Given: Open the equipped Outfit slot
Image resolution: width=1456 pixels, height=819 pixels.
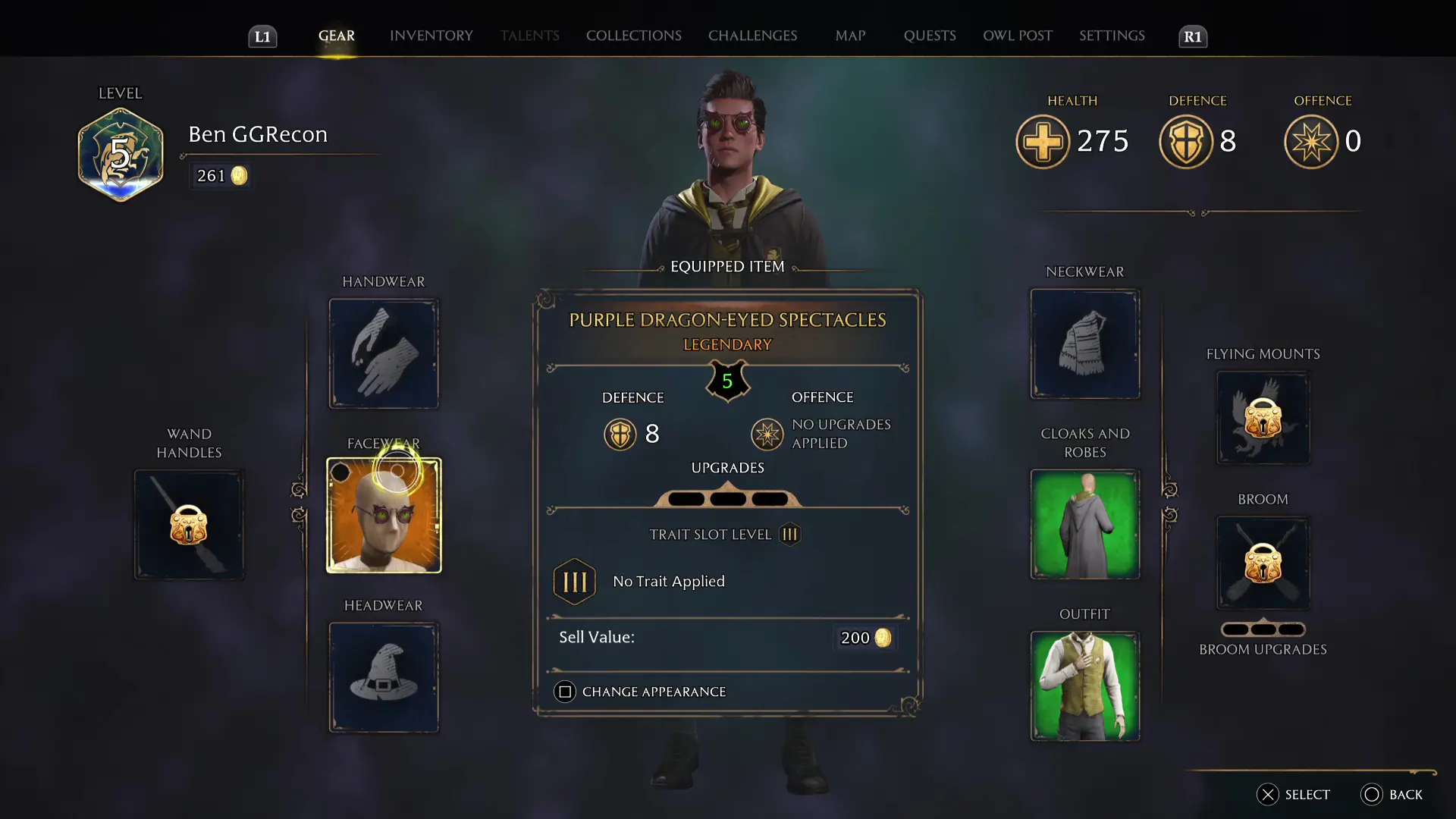Looking at the screenshot, I should pos(1084,686).
